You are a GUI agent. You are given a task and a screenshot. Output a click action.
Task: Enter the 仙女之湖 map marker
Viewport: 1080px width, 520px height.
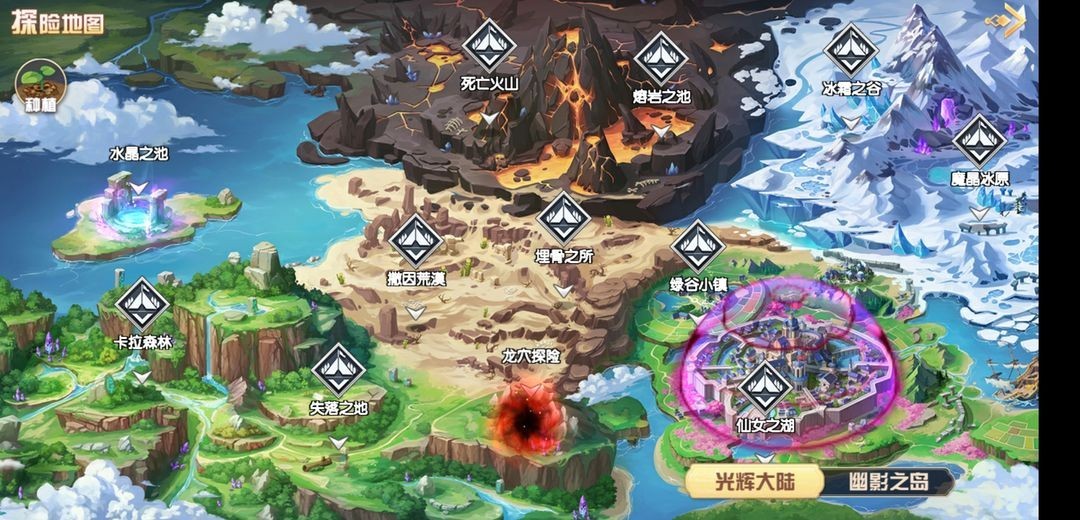tap(765, 387)
